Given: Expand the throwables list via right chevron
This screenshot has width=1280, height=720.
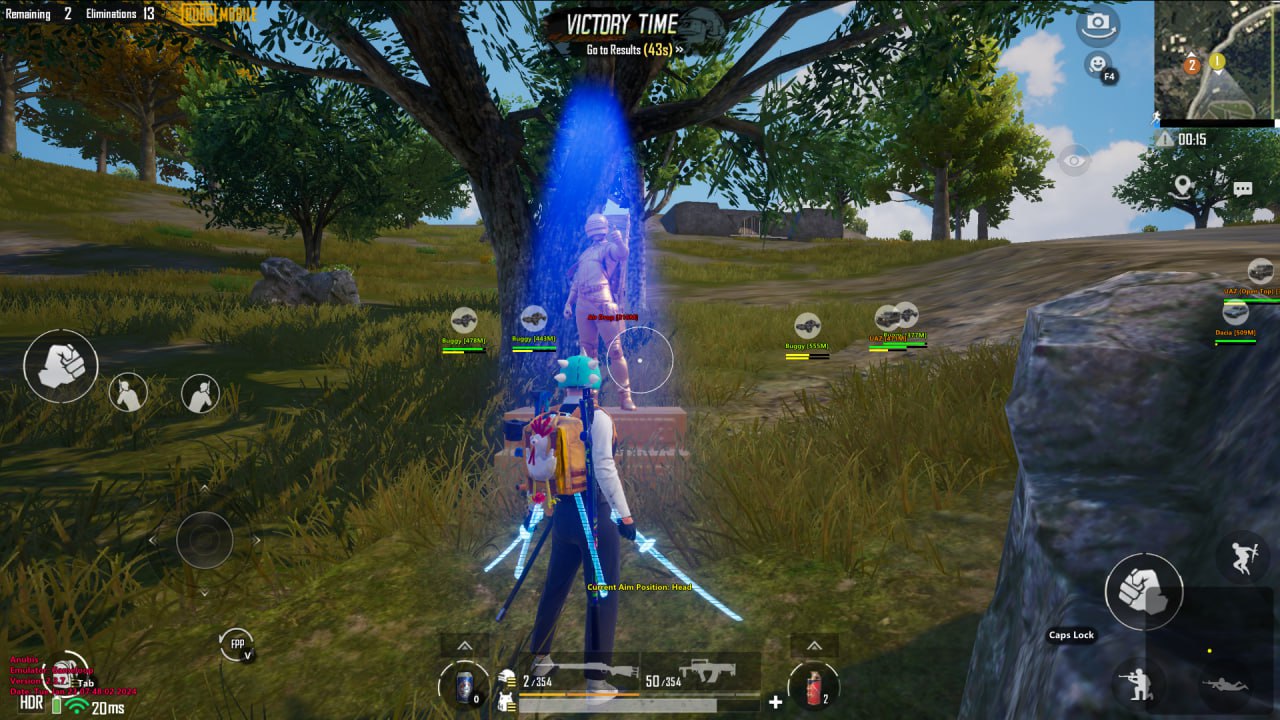Looking at the screenshot, I should click(x=813, y=643).
